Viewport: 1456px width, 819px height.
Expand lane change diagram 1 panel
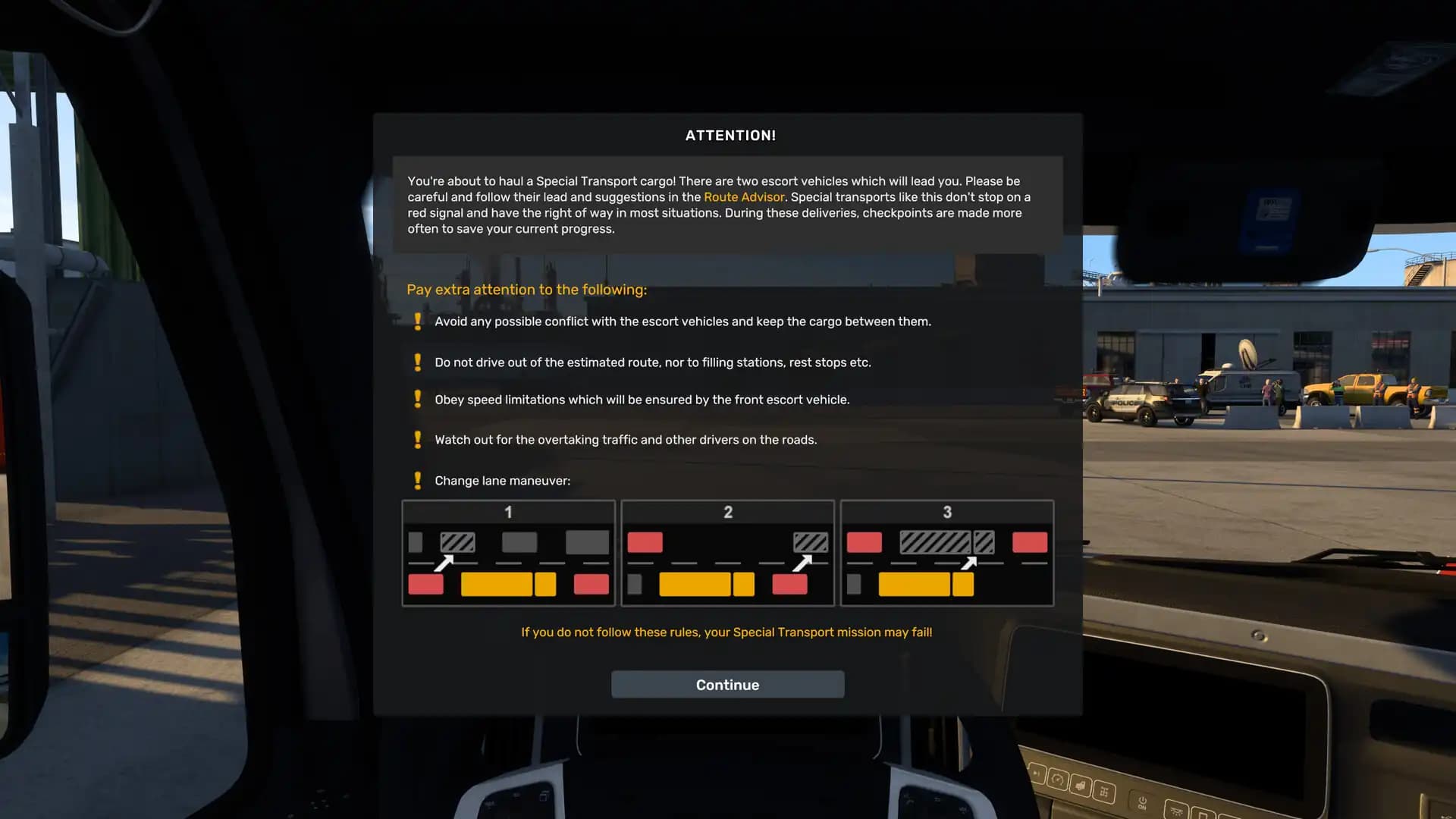coord(508,553)
